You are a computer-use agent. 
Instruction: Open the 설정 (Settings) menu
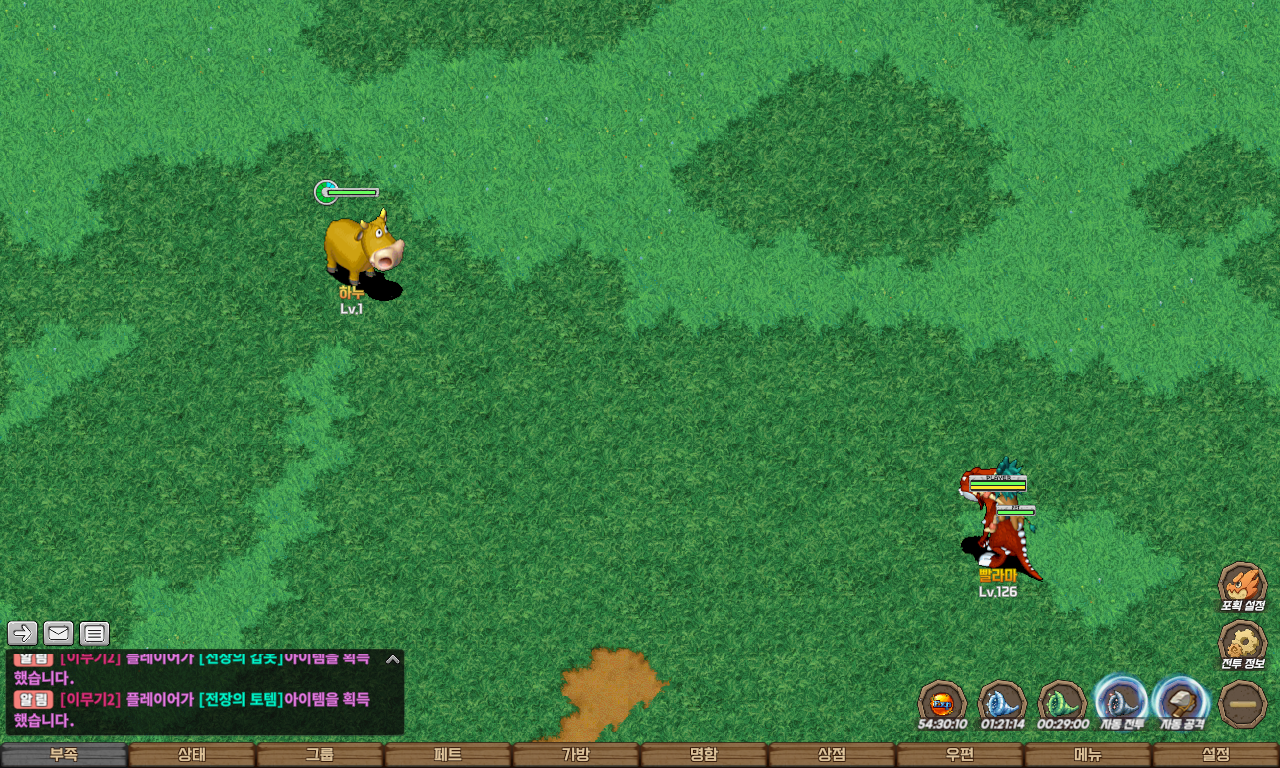(x=1216, y=755)
